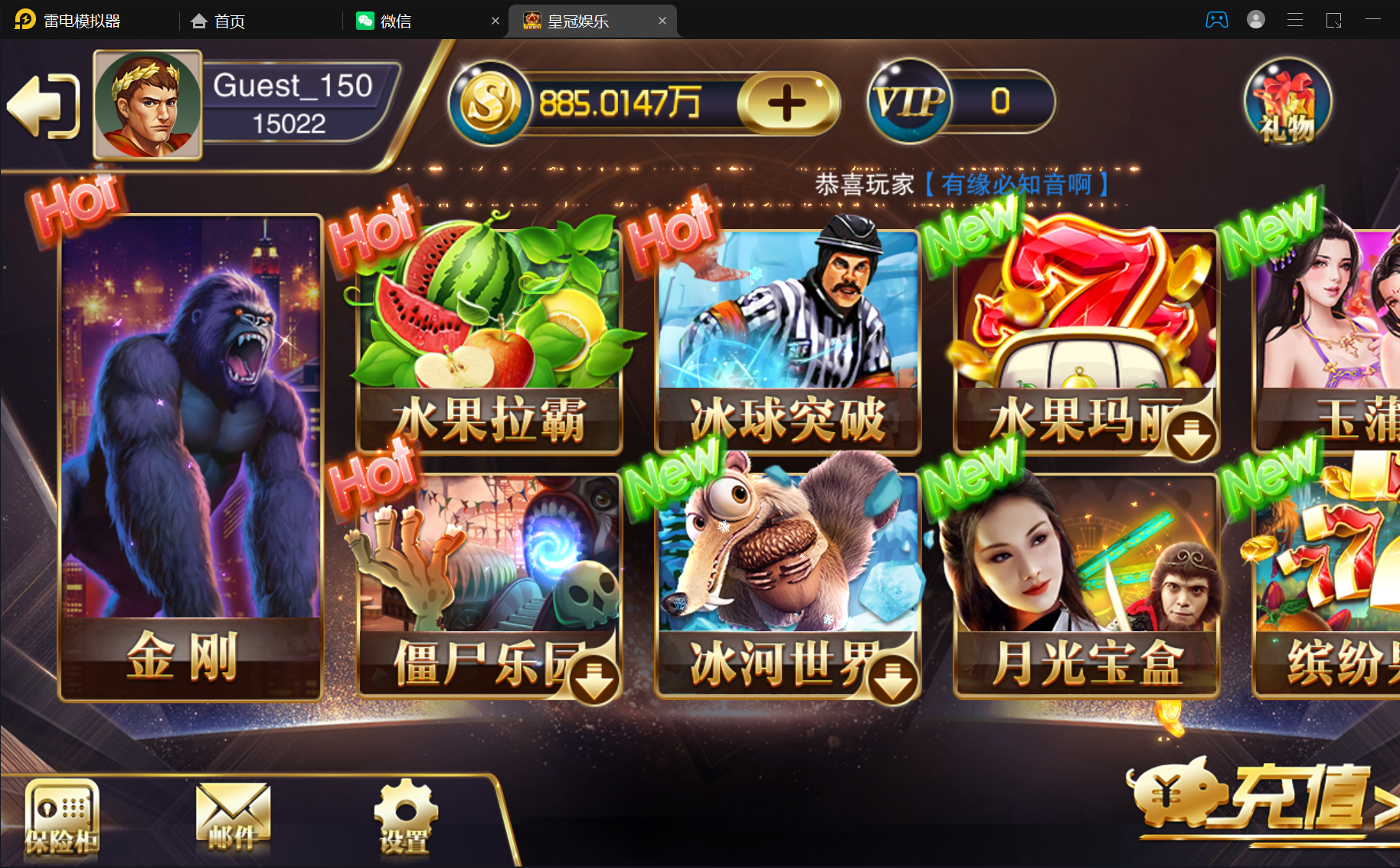The image size is (1400, 868).
Task: Click the Guest_150 avatar portrait
Action: click(147, 105)
